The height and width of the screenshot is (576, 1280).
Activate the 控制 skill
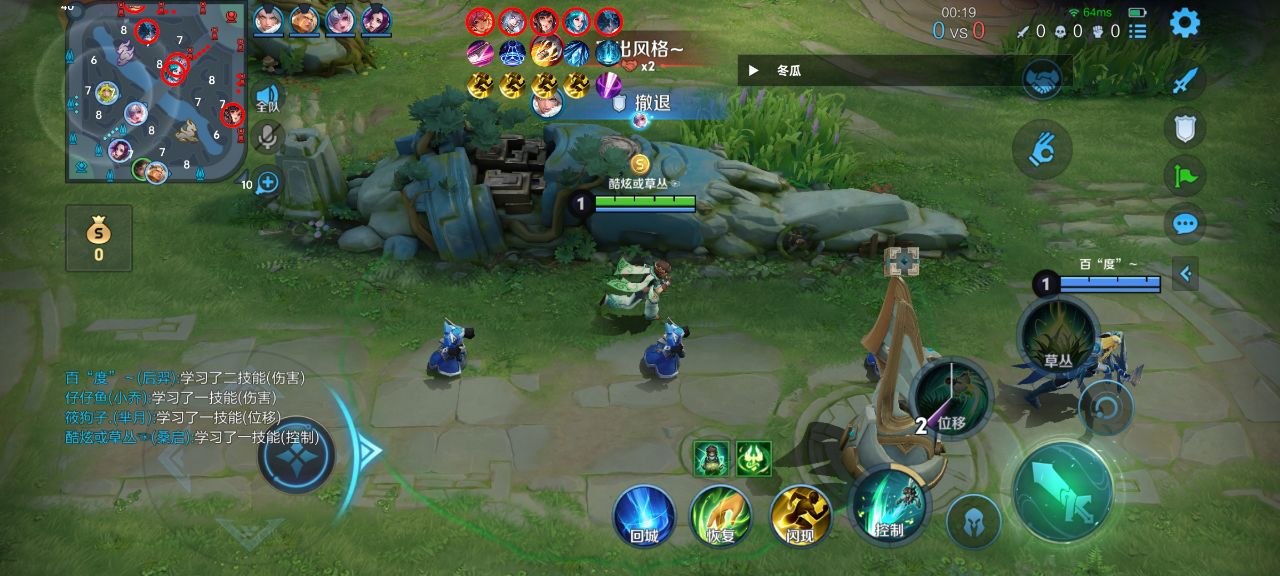[888, 506]
